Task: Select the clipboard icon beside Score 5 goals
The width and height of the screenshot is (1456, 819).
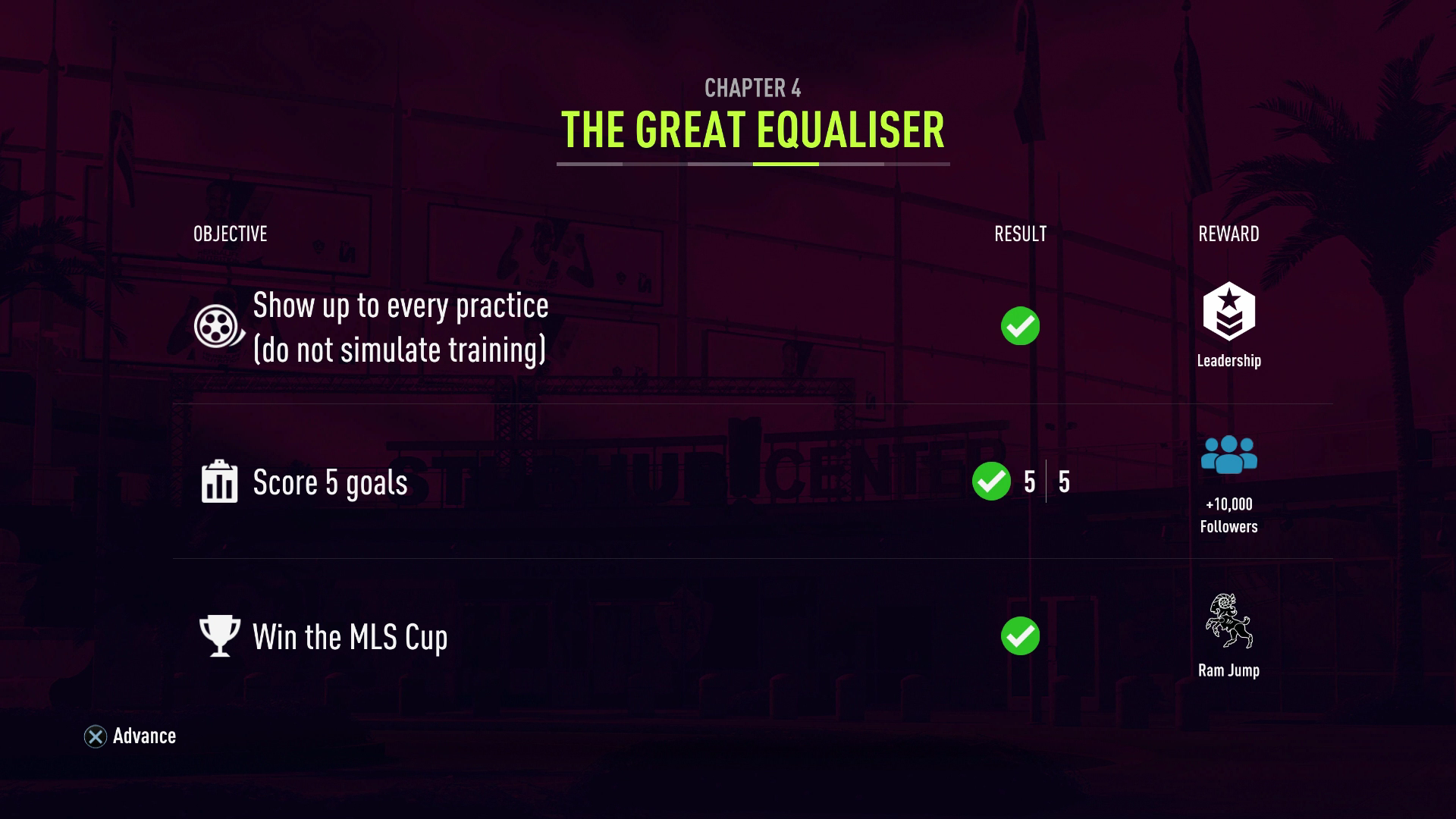Action: 218,482
